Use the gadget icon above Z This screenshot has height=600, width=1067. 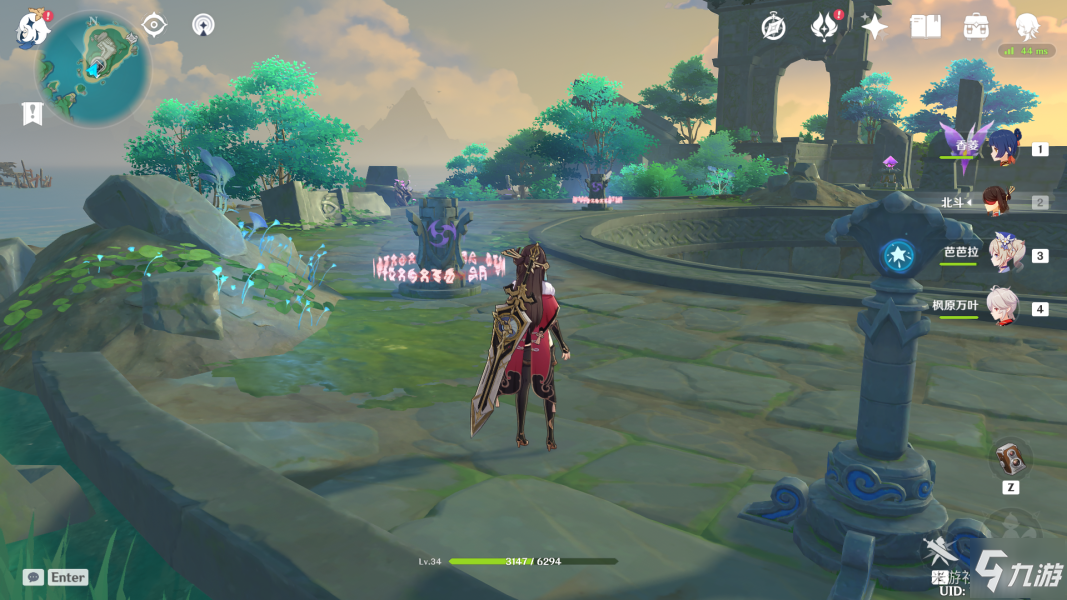click(x=1011, y=458)
